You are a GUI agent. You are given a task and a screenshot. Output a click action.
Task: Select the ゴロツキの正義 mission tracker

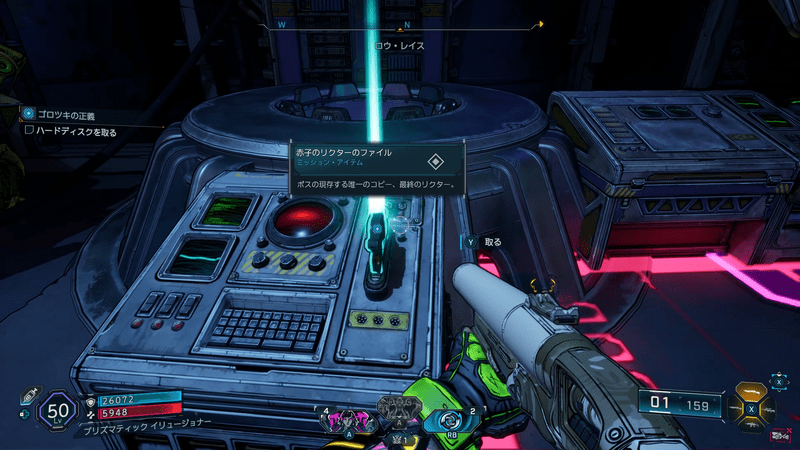coord(66,115)
